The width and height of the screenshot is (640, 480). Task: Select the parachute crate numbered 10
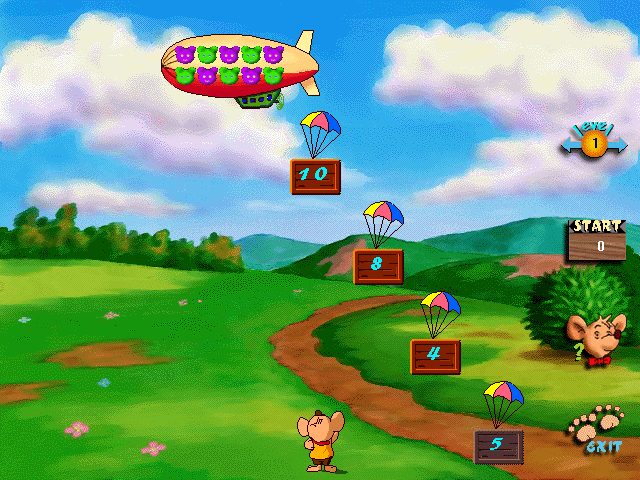pyautogui.click(x=315, y=176)
